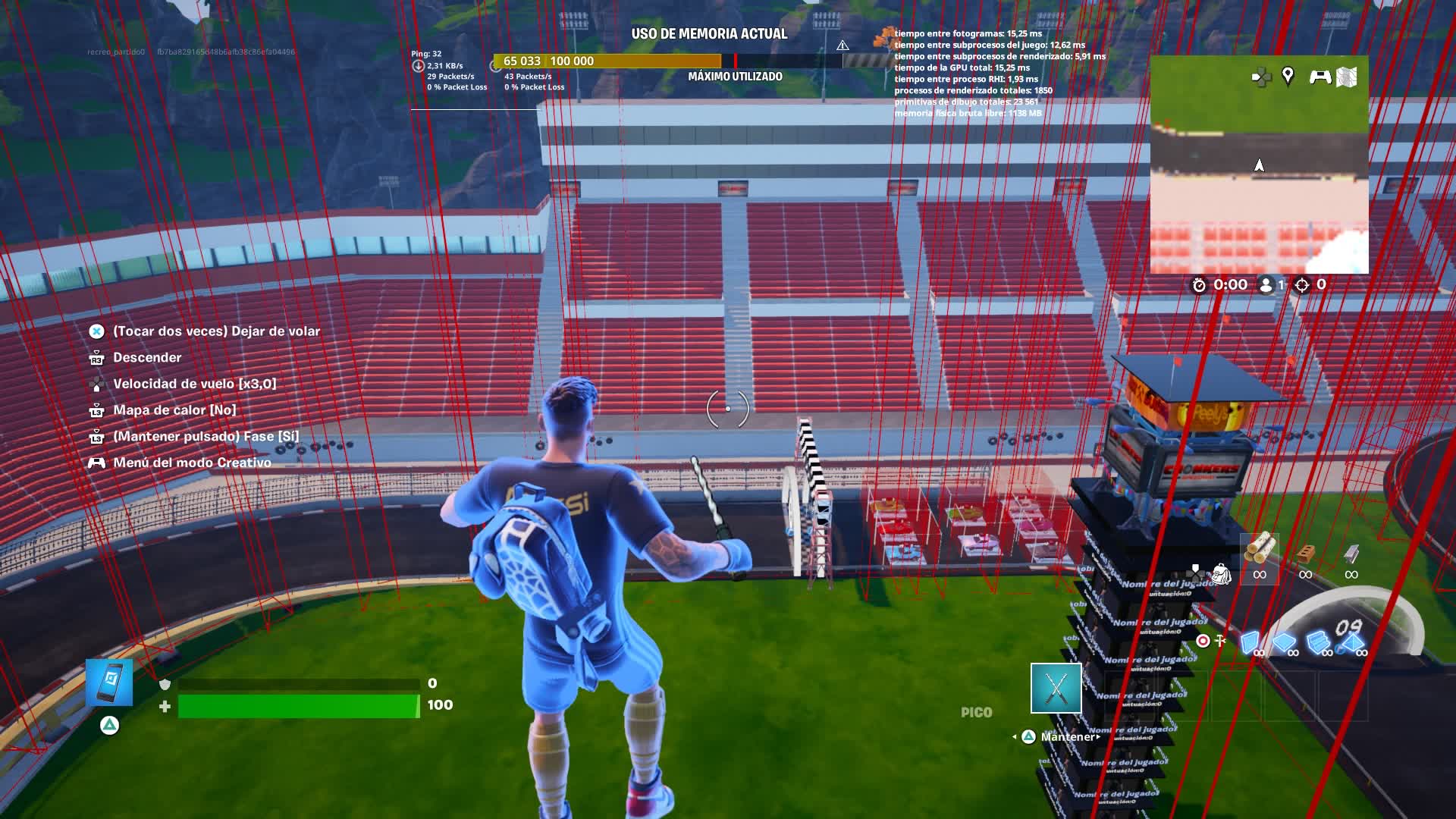Click the brick resource icon
Screen dimensions: 1456x819
[1306, 552]
